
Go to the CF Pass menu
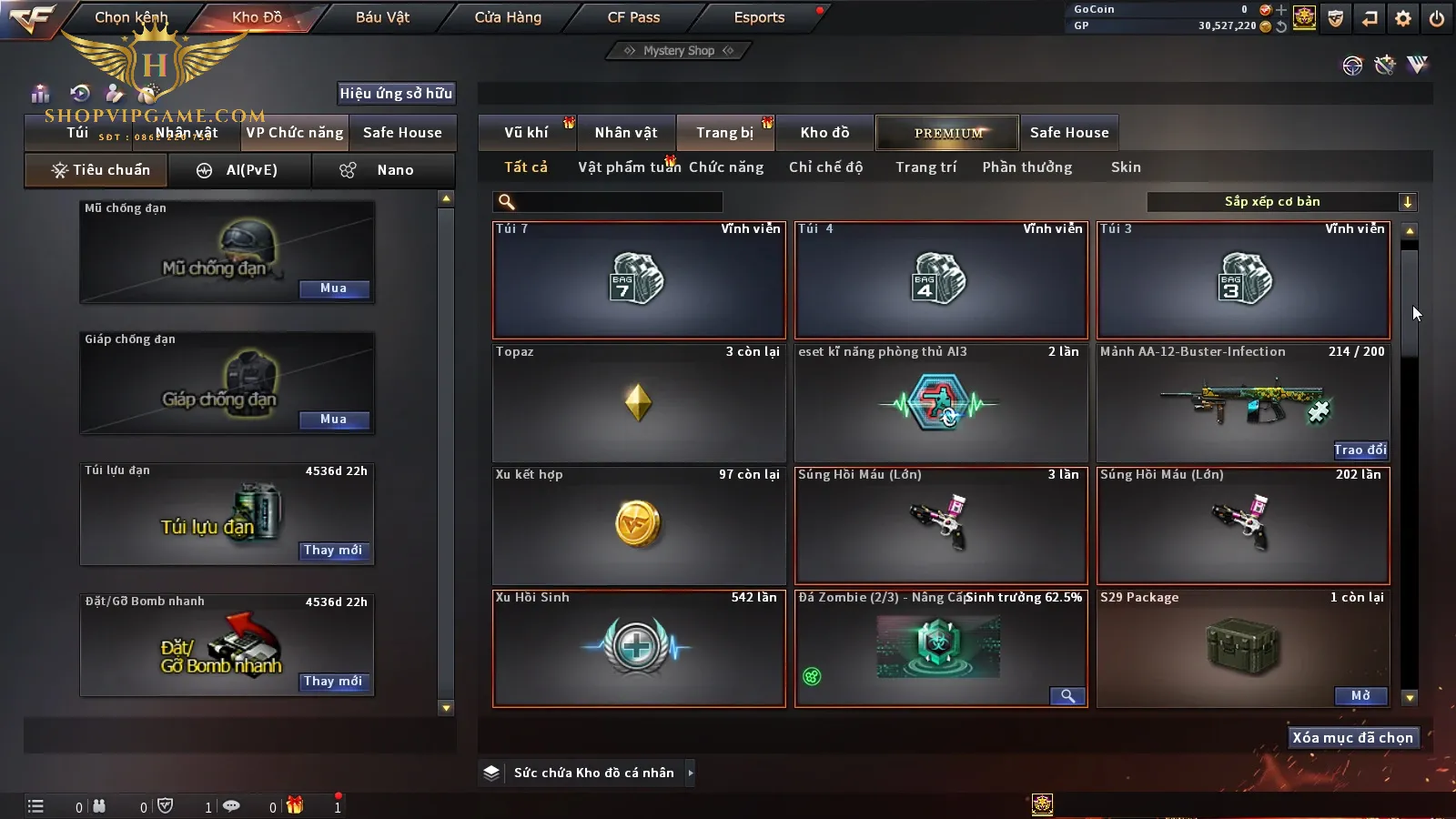pyautogui.click(x=633, y=17)
